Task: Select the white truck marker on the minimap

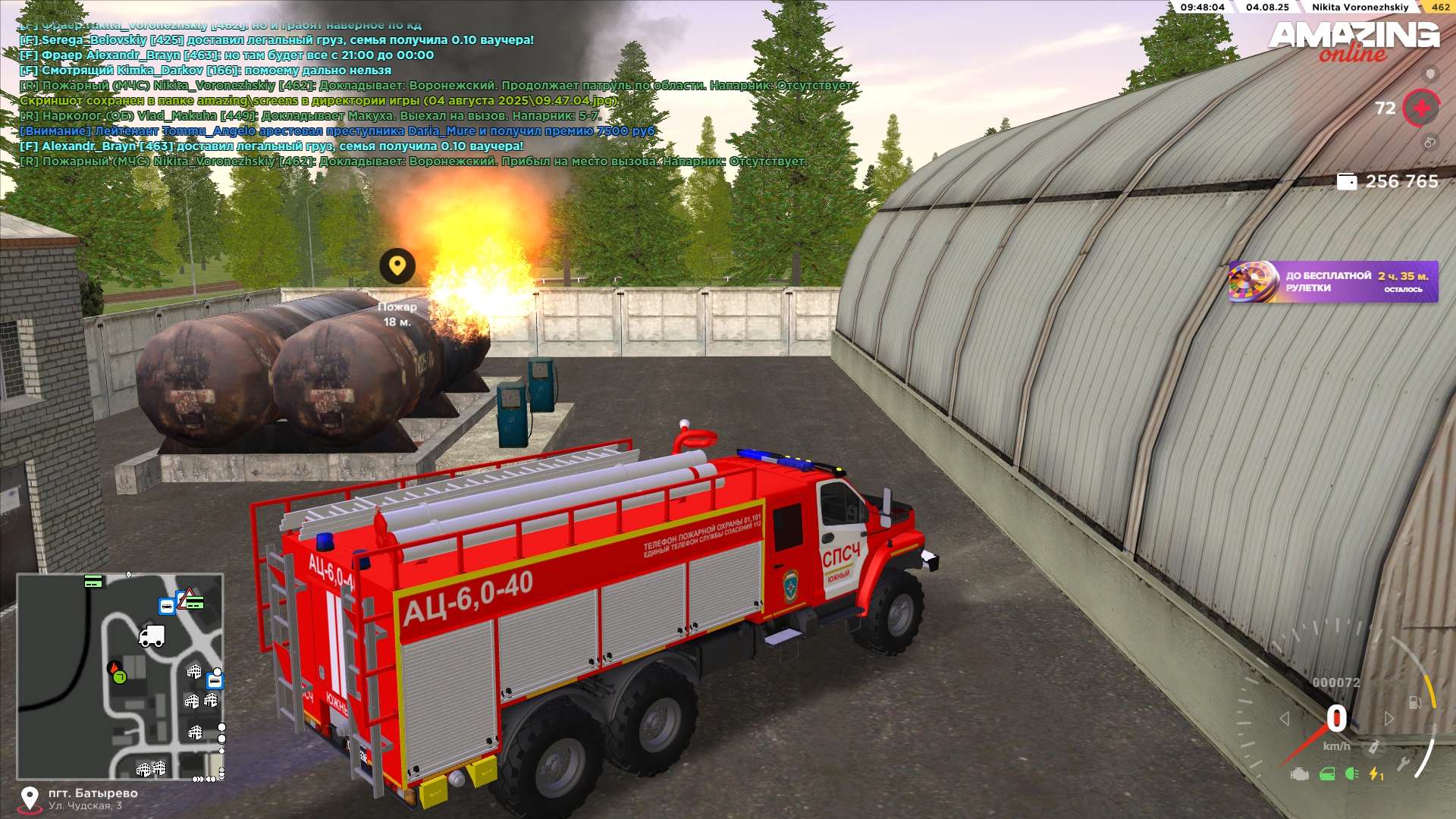Action: pos(152,635)
